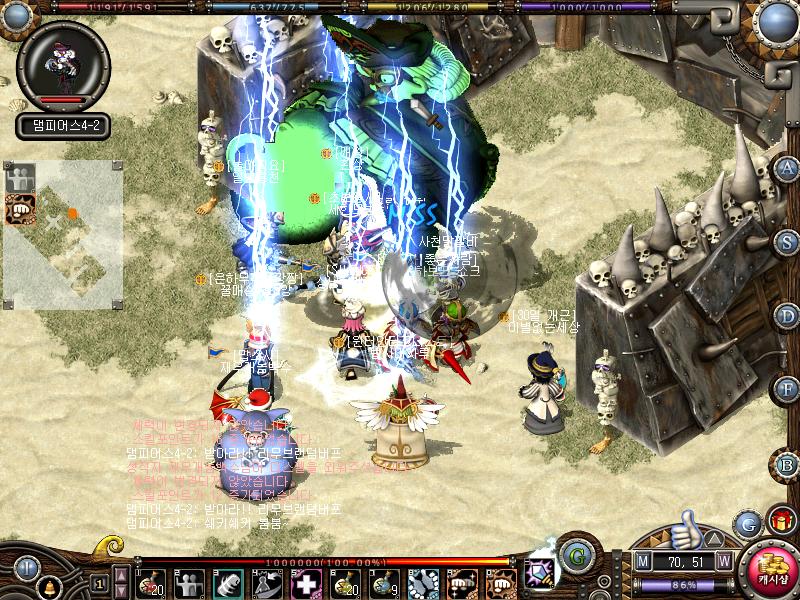Image resolution: width=800 pixels, height=600 pixels.
Task: Toggle the party members icon on minimap
Action: click(x=19, y=179)
